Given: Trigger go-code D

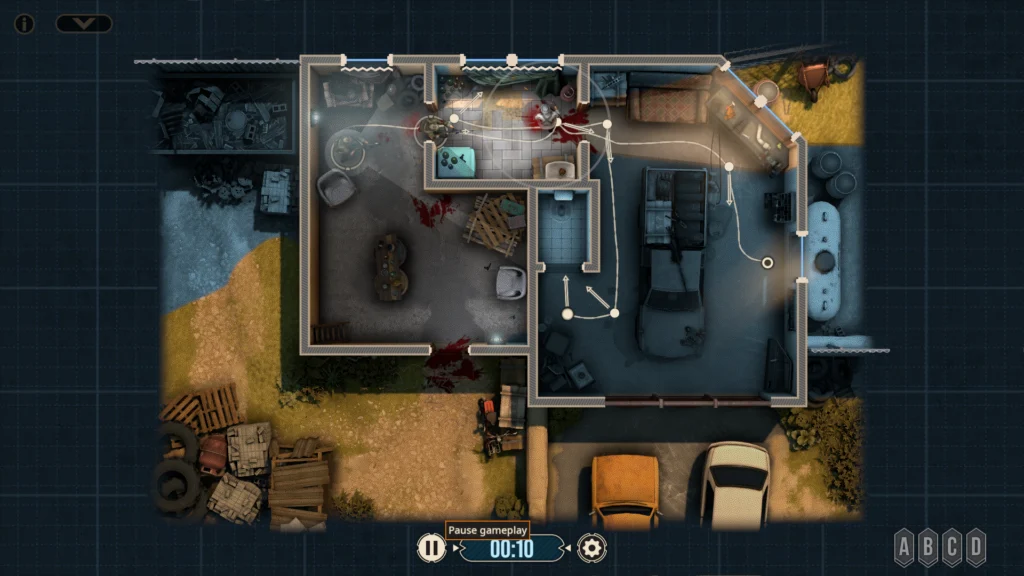Looking at the screenshot, I should (x=976, y=547).
